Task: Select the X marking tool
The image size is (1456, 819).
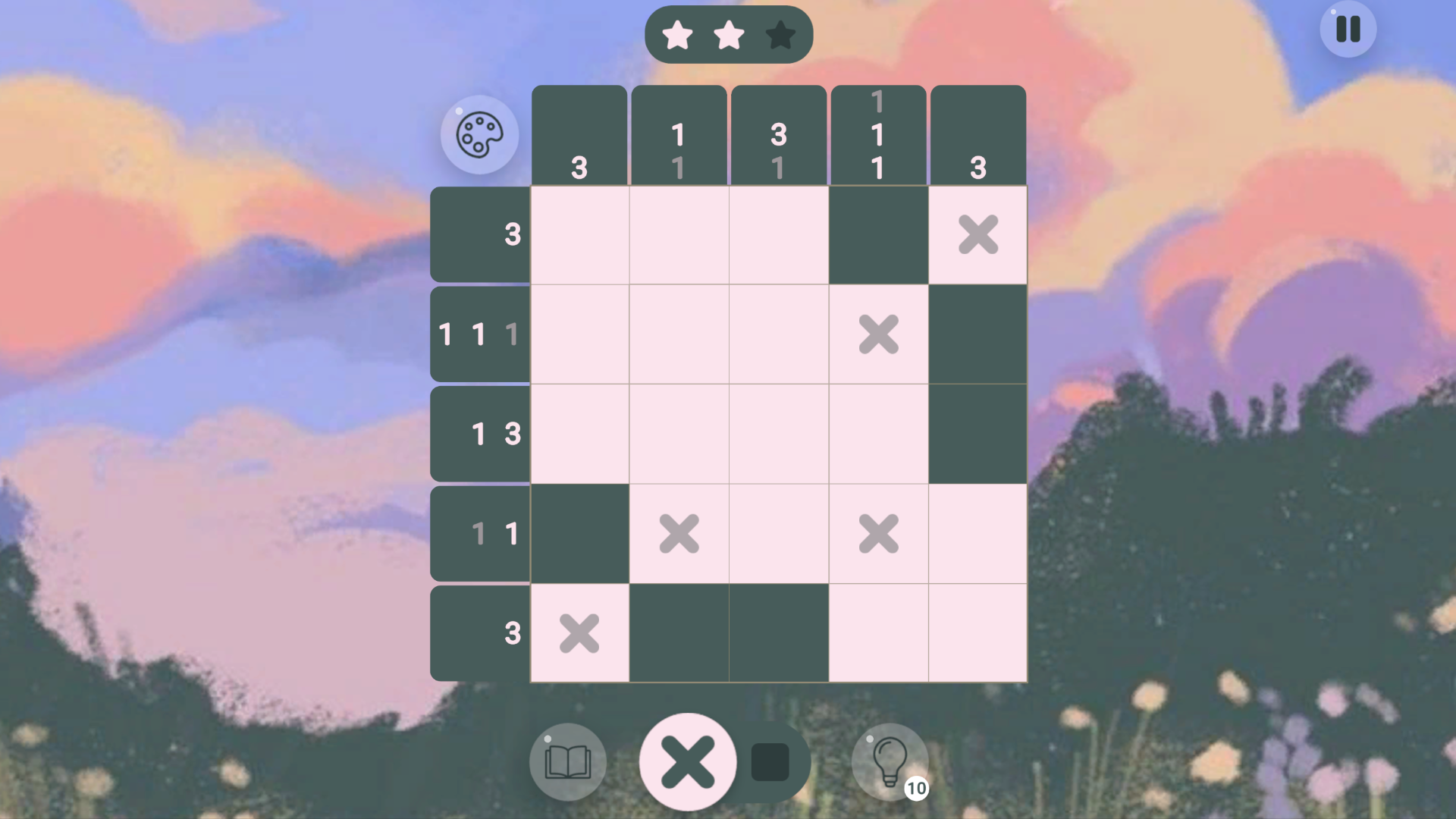Action: click(688, 761)
